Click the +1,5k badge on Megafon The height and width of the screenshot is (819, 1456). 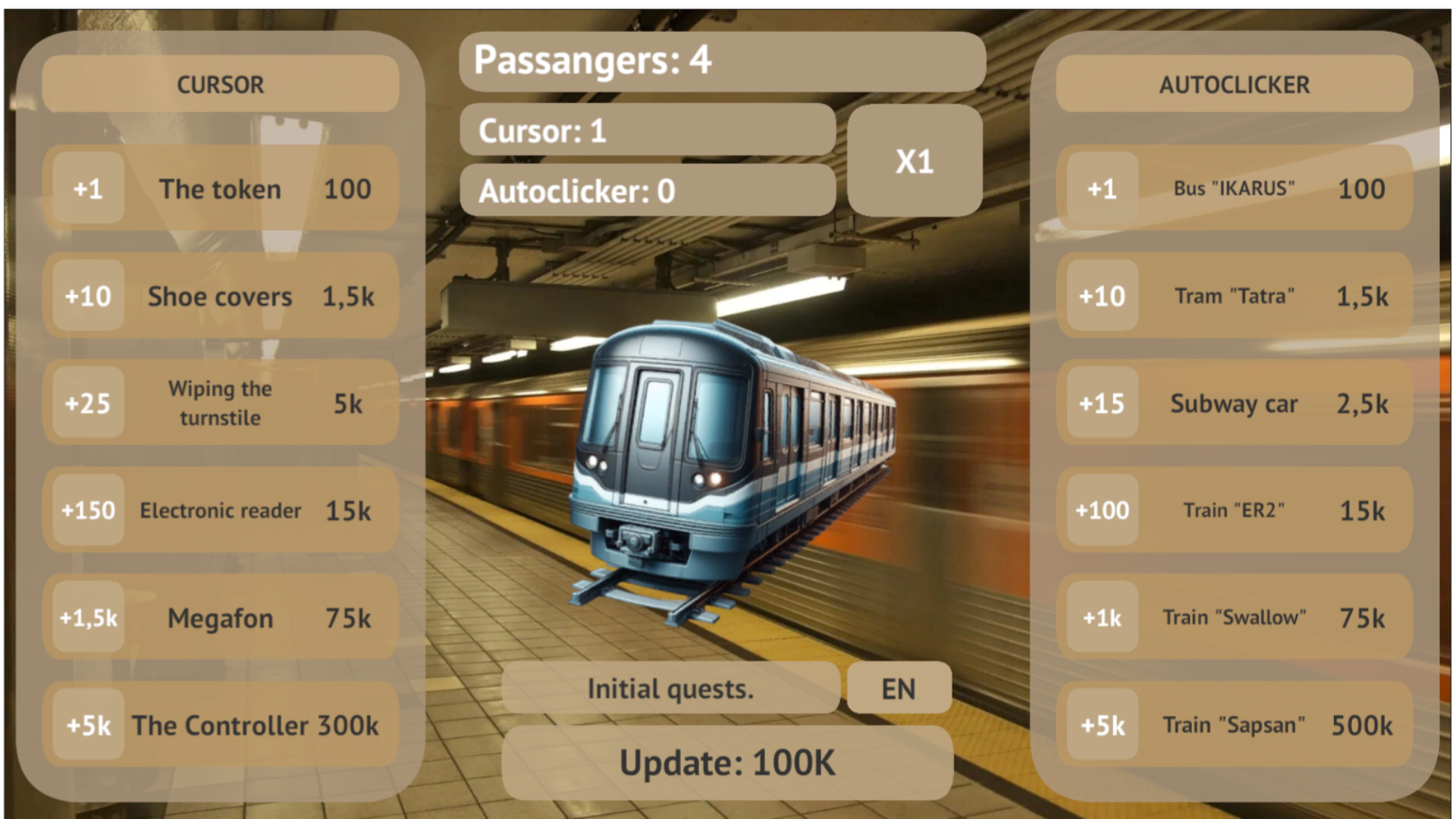point(86,617)
